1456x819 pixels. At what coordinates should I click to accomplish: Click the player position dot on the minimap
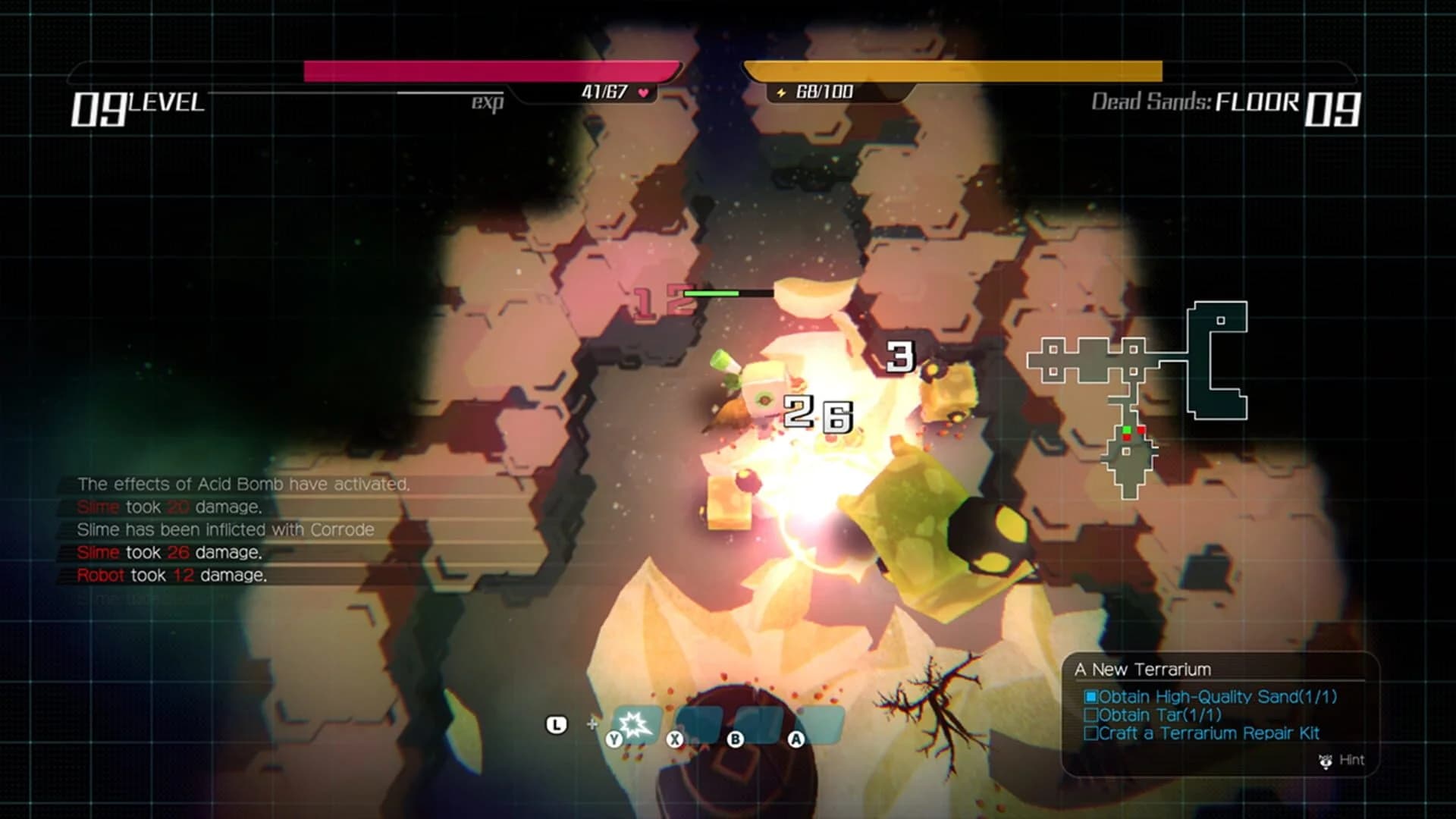pos(1128,429)
